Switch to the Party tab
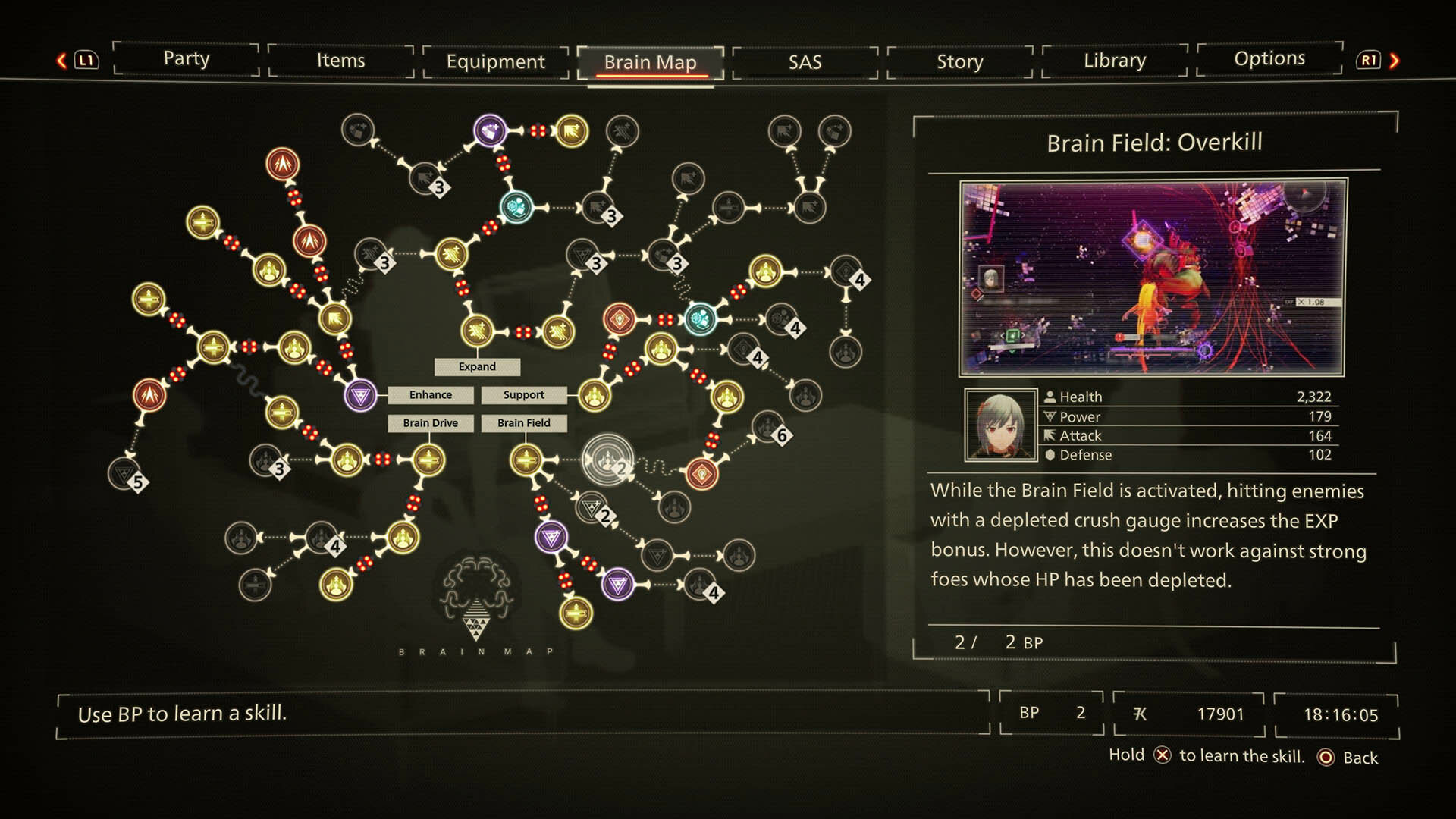Image resolution: width=1456 pixels, height=819 pixels. click(x=186, y=59)
